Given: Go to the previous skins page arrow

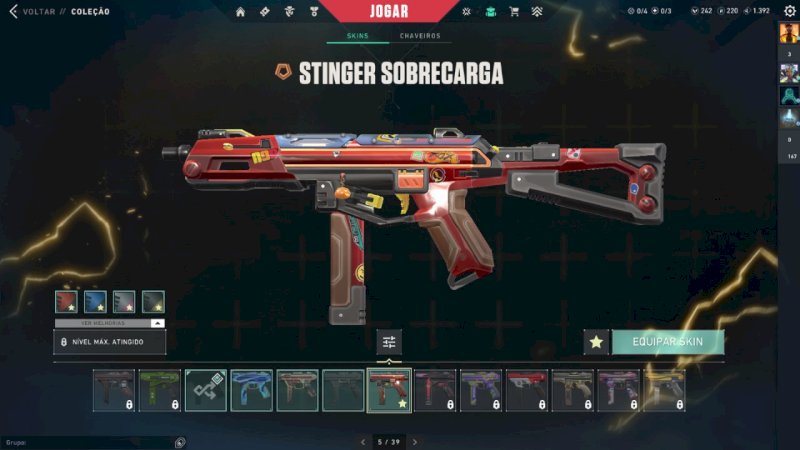Looking at the screenshot, I should click(x=362, y=441).
